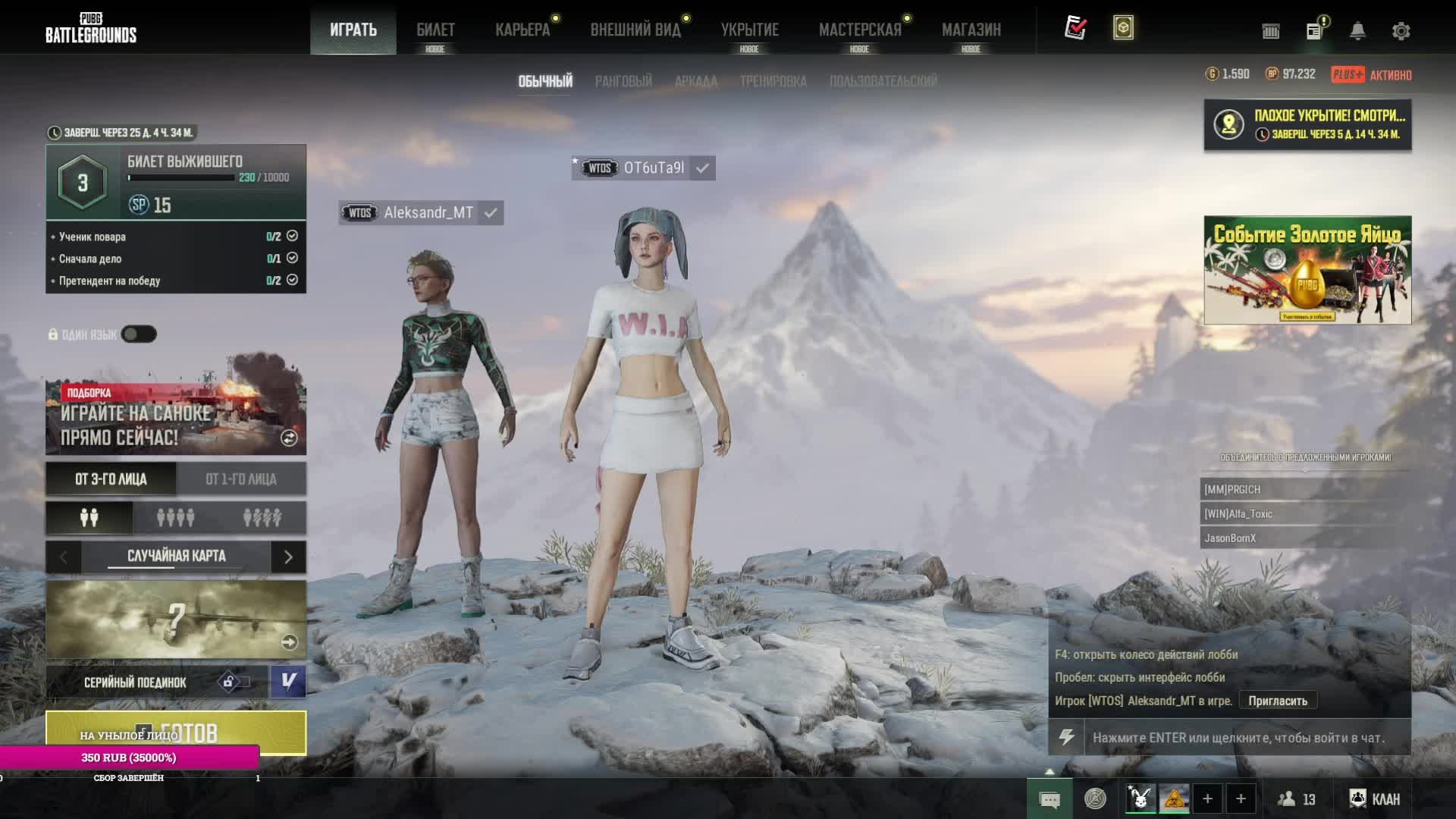This screenshot has width=1456, height=819.
Task: Open the Магазин store tab
Action: pos(971,30)
